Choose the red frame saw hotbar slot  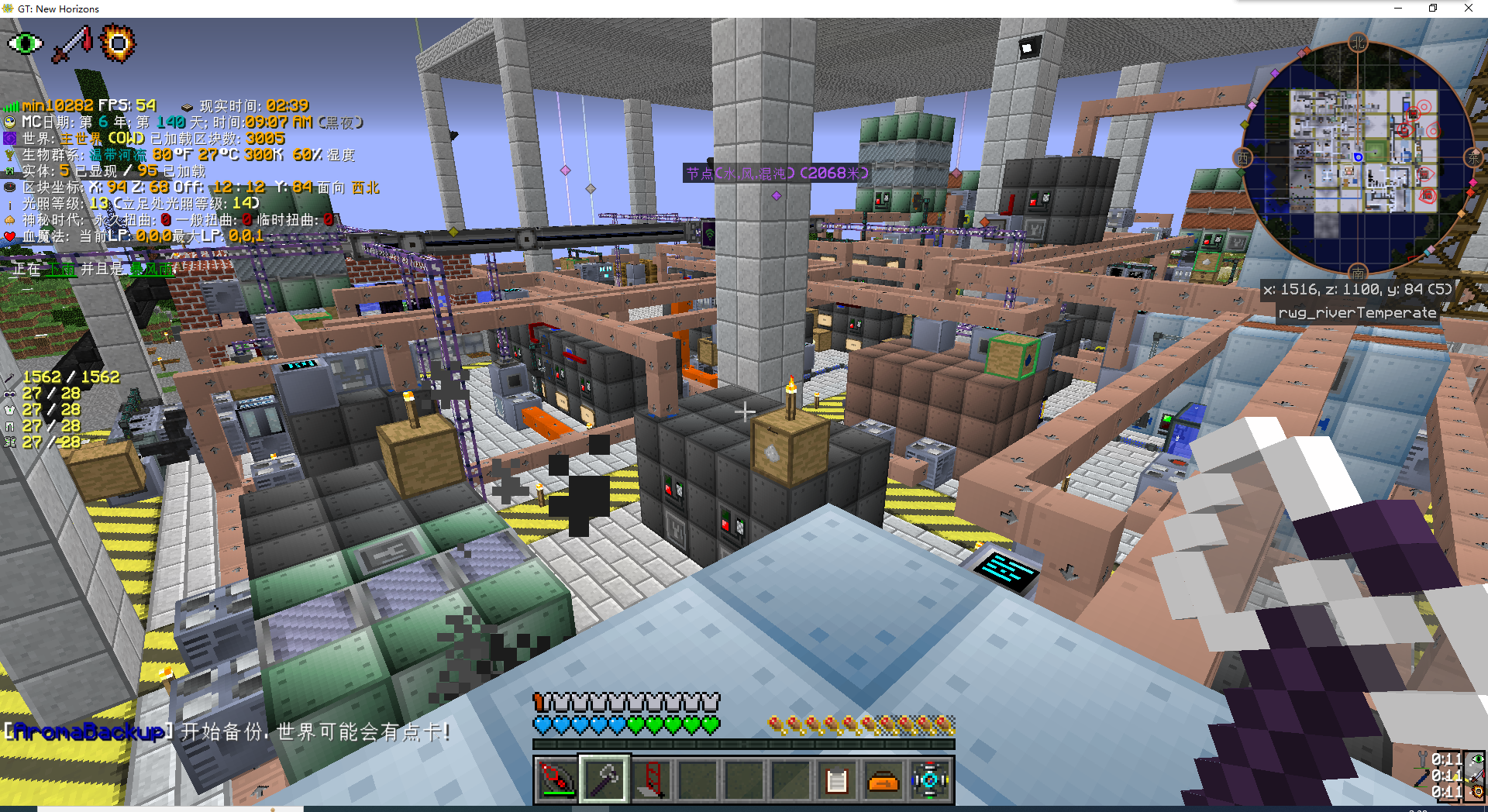(x=650, y=780)
